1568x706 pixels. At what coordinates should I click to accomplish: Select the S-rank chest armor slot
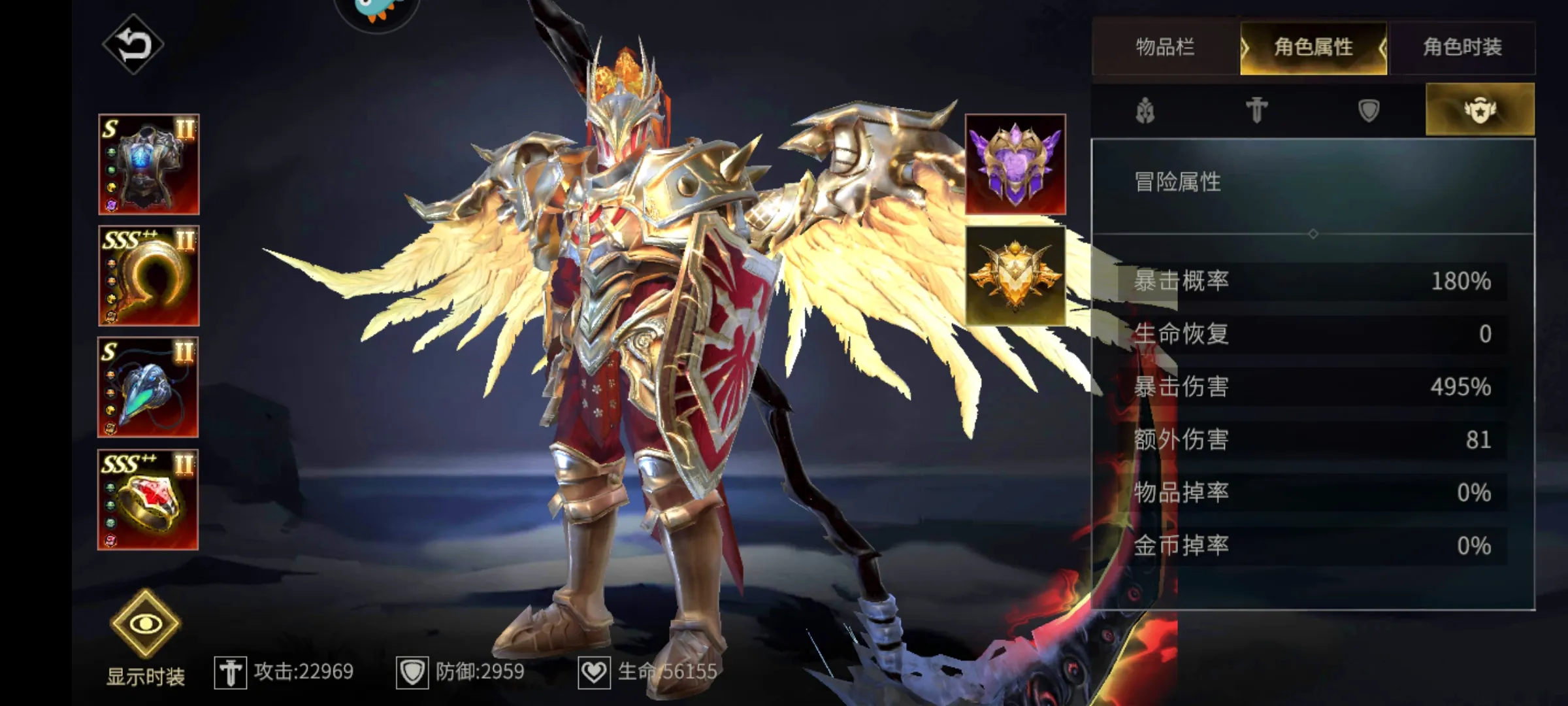click(x=149, y=165)
